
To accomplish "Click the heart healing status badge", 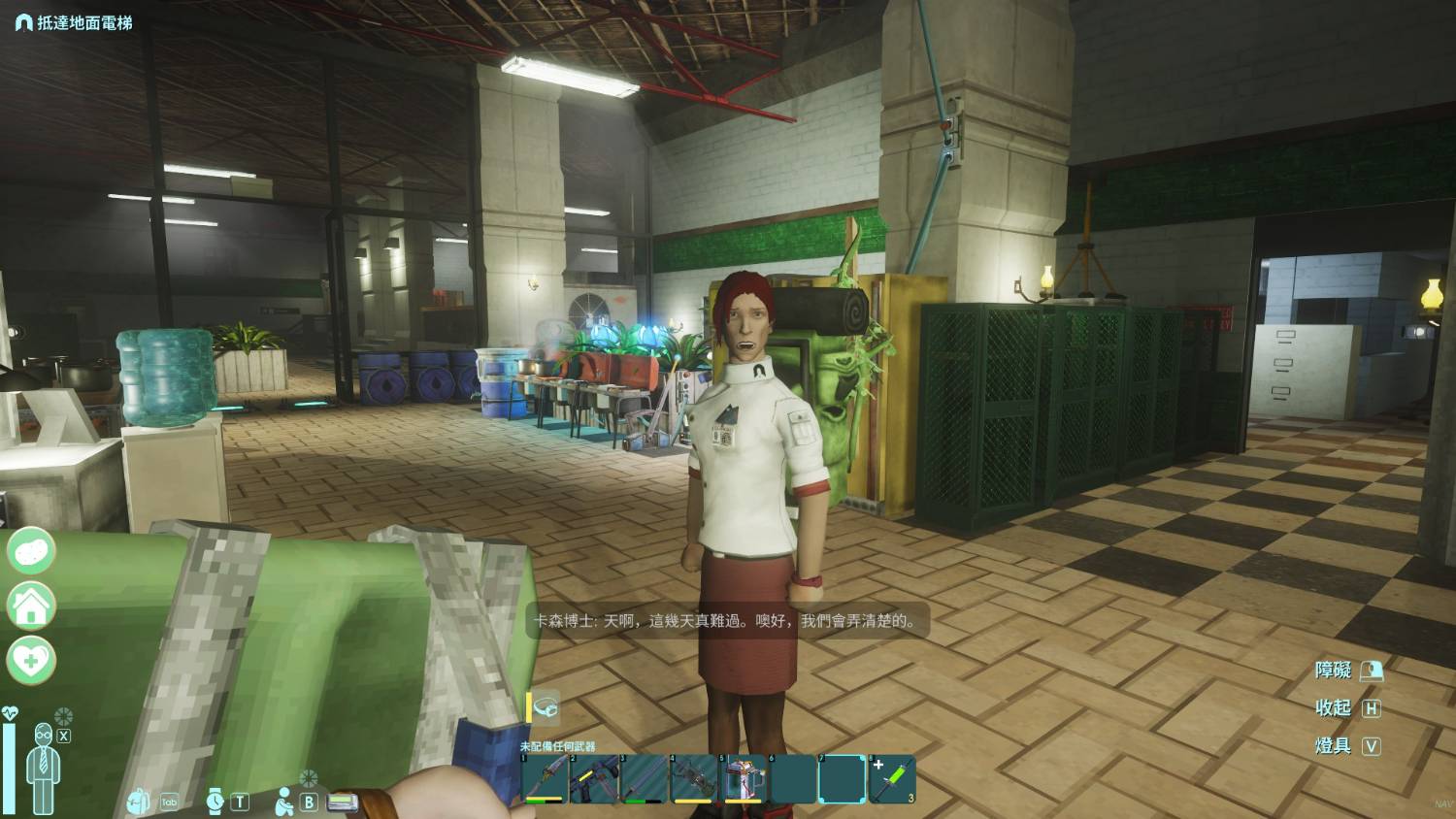I will click(32, 661).
